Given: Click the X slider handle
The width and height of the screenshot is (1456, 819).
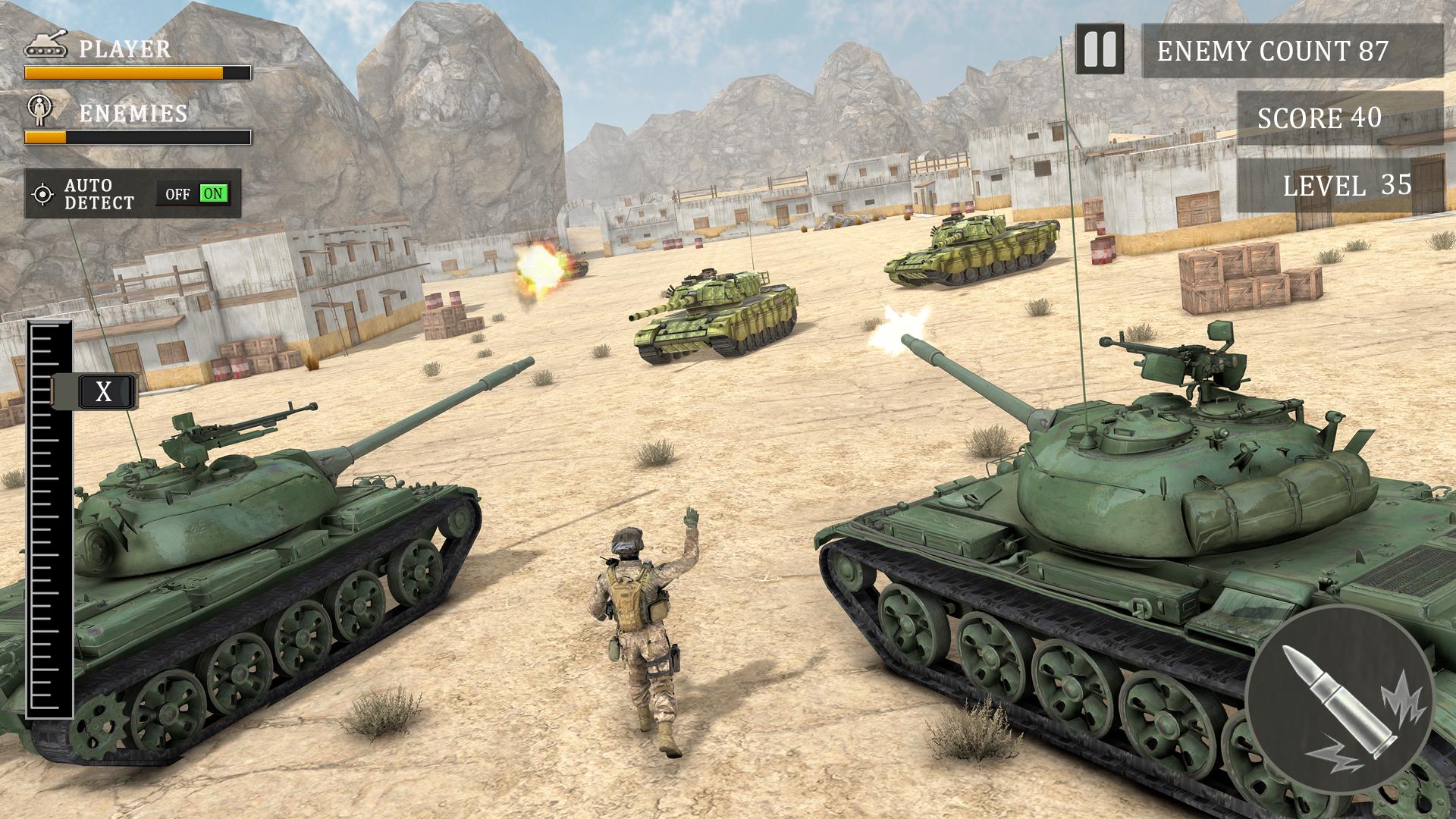Looking at the screenshot, I should click(104, 392).
